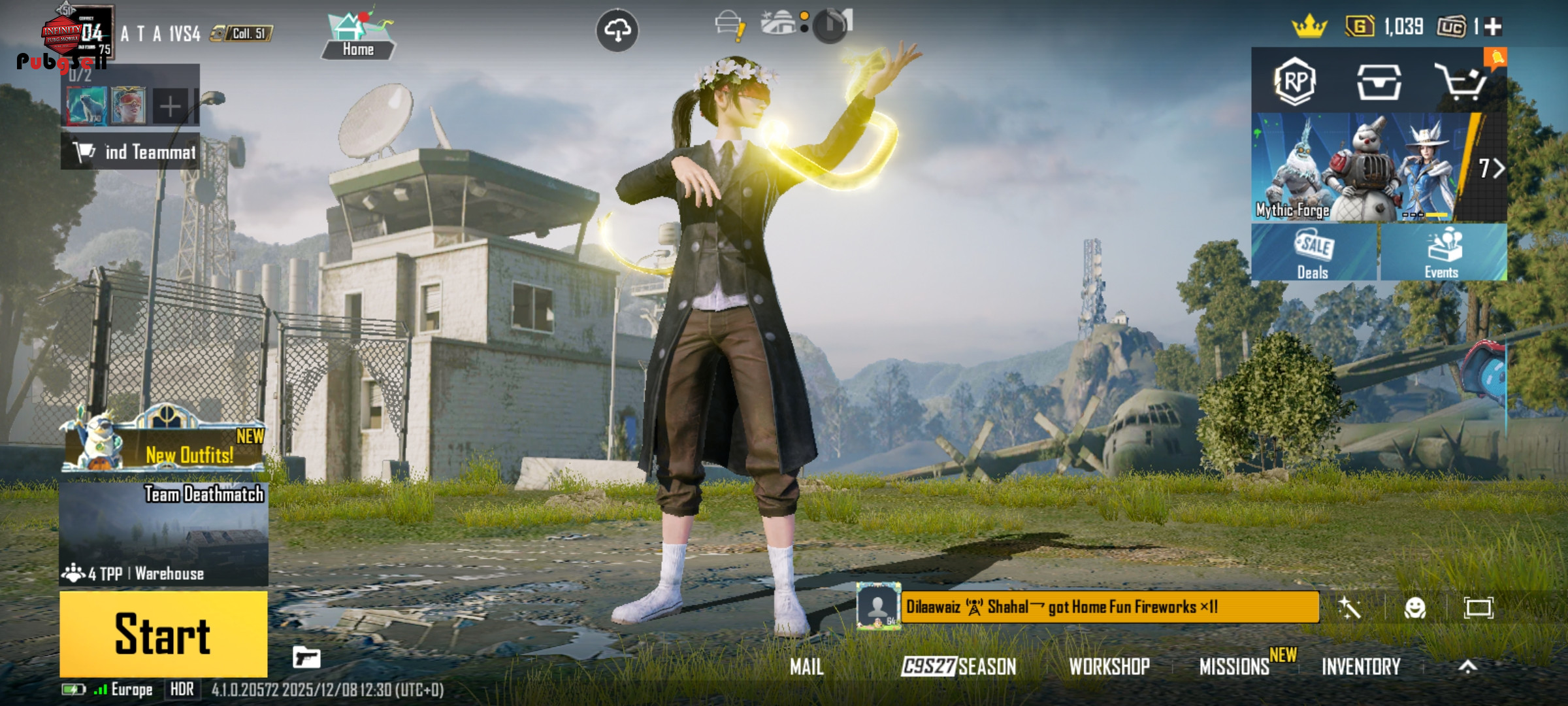Viewport: 1568px width, 706px height.
Task: Invite a teammate with the plus slot
Action: click(x=170, y=107)
